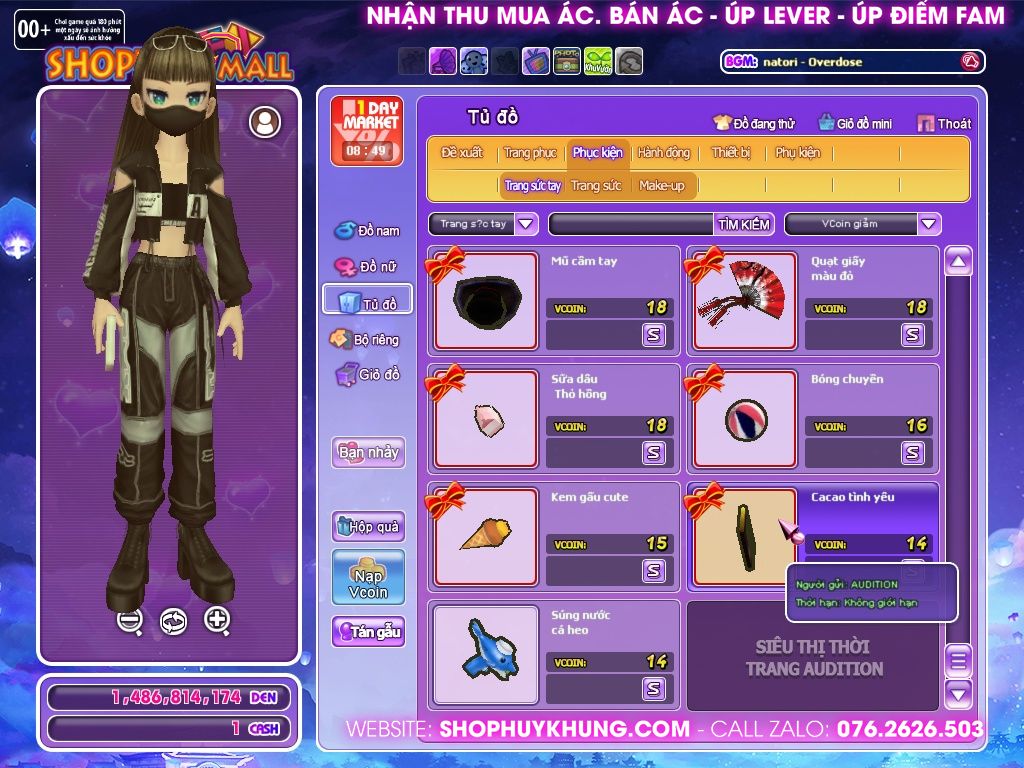Exit the shop with Thoát
The height and width of the screenshot is (768, 1024).
tap(944, 124)
